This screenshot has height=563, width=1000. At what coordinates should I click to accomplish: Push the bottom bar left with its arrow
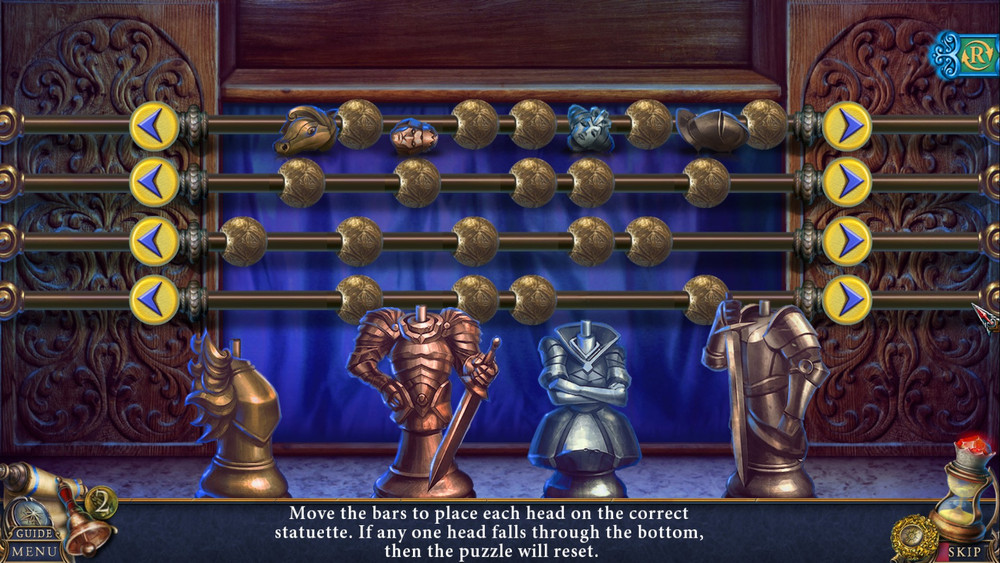pos(154,299)
